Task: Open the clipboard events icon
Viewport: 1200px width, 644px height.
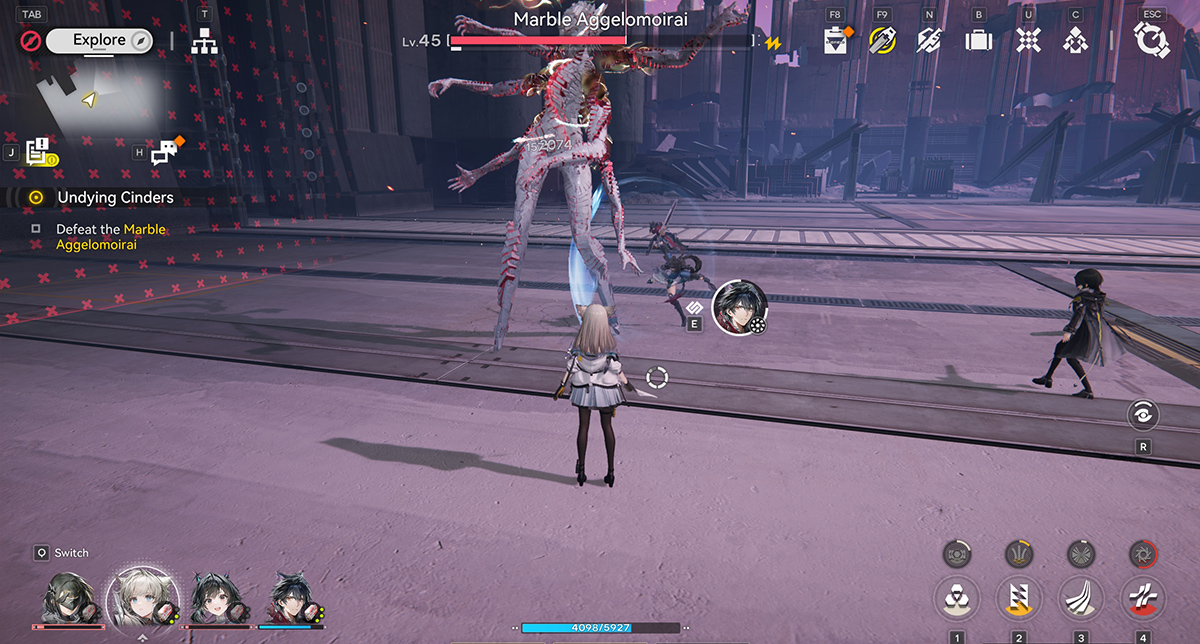Action: 834,41
